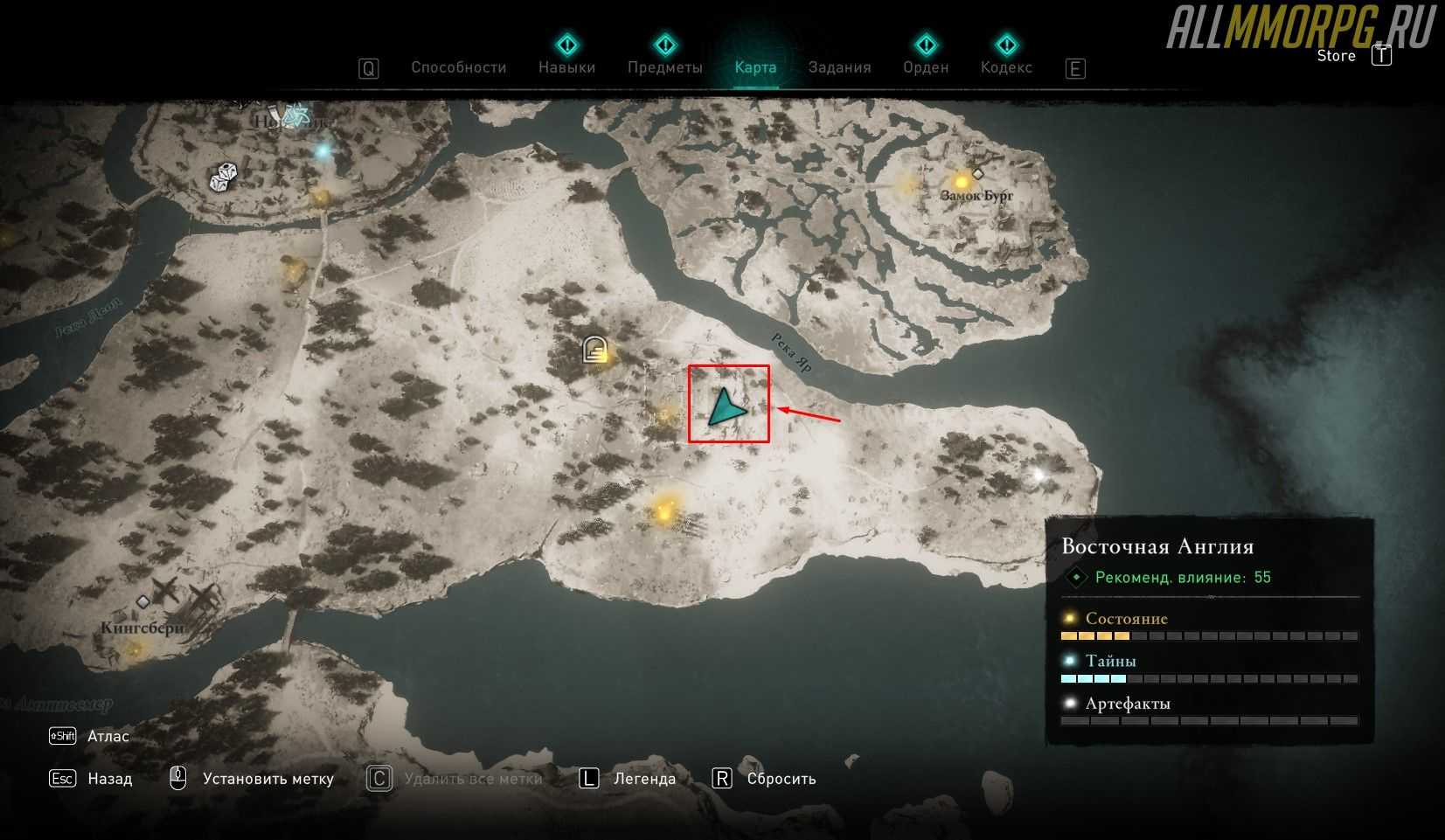Select the Предметы tab
Screen dimensions: 1445x840
click(x=664, y=67)
